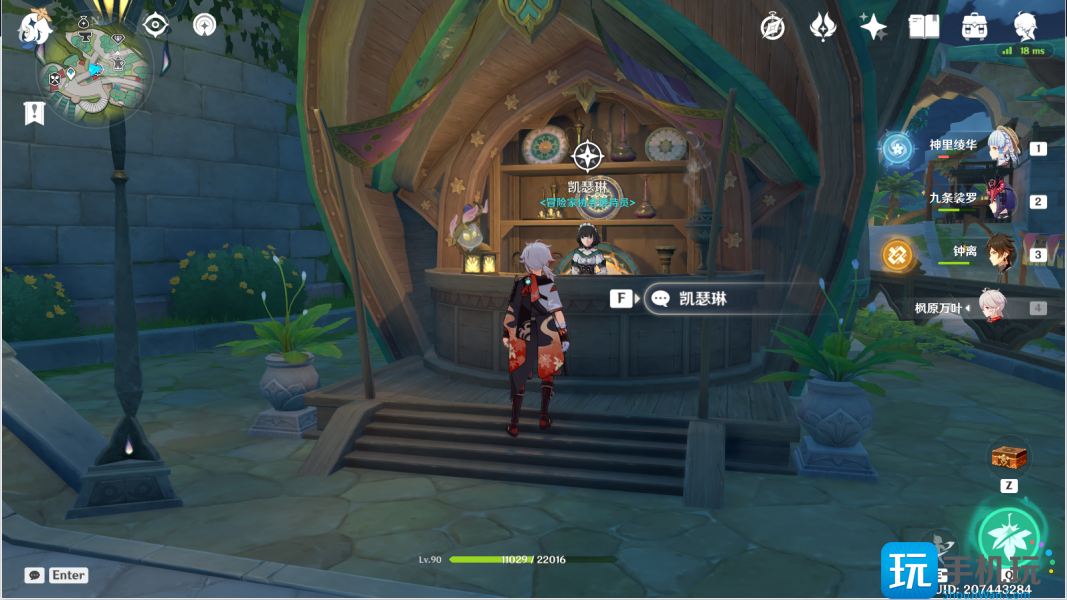Image resolution: width=1067 pixels, height=600 pixels.
Task: Open the quest bookmark with exclamation mark
Action: pos(34,112)
